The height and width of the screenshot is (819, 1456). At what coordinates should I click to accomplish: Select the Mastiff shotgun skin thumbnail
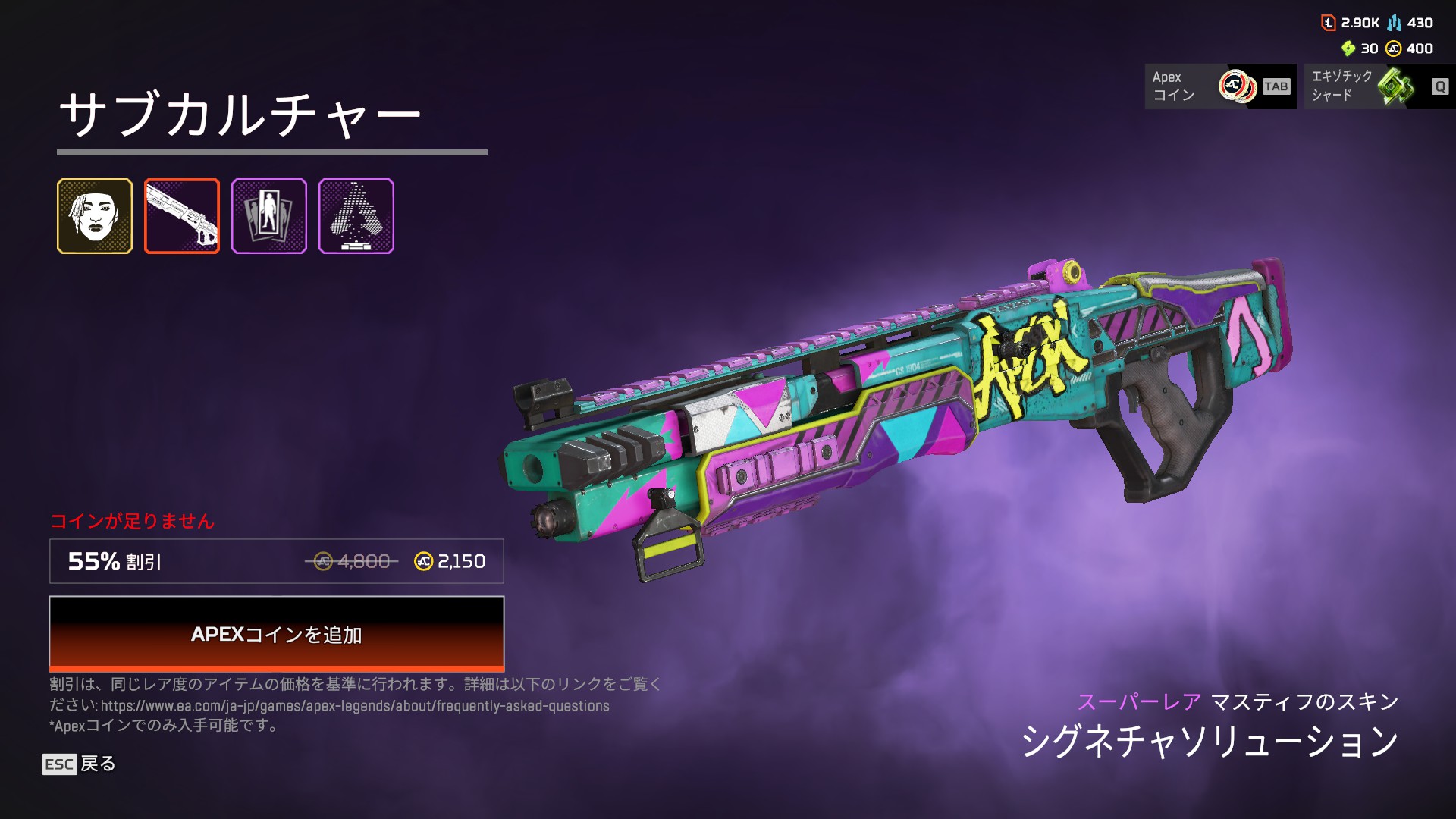tap(182, 216)
